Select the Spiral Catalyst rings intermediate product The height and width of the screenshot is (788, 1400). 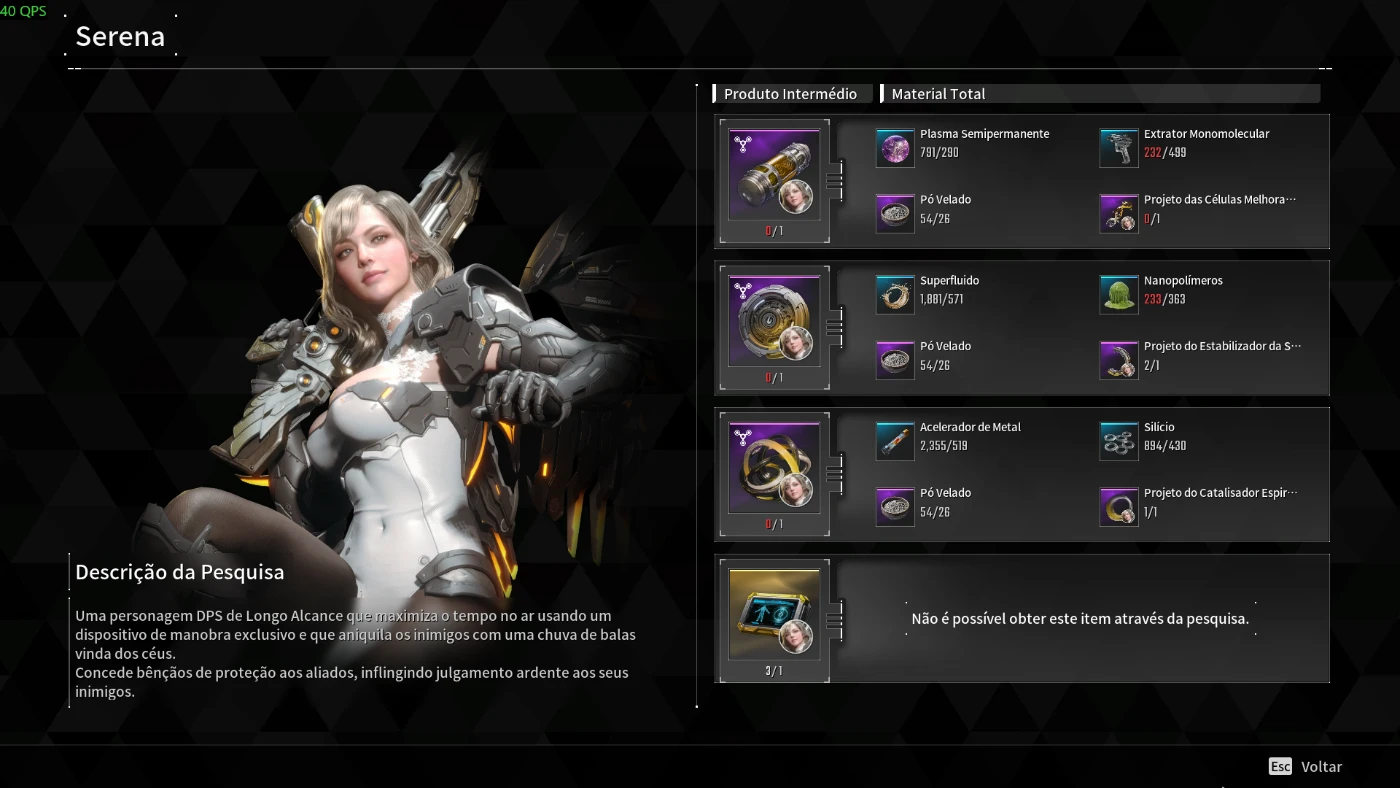[x=774, y=468]
